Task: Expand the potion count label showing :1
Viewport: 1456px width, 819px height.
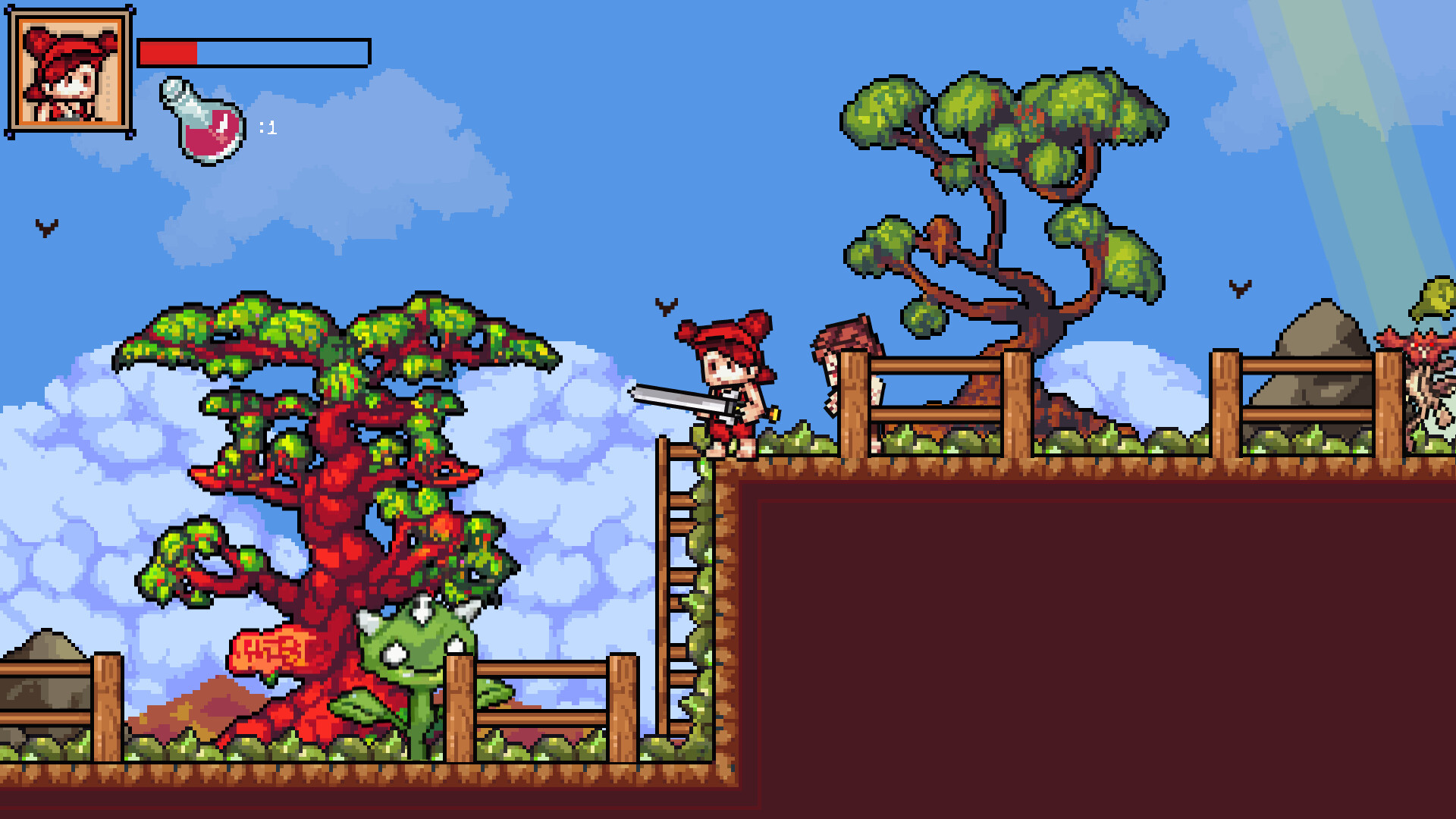Action: (x=267, y=129)
